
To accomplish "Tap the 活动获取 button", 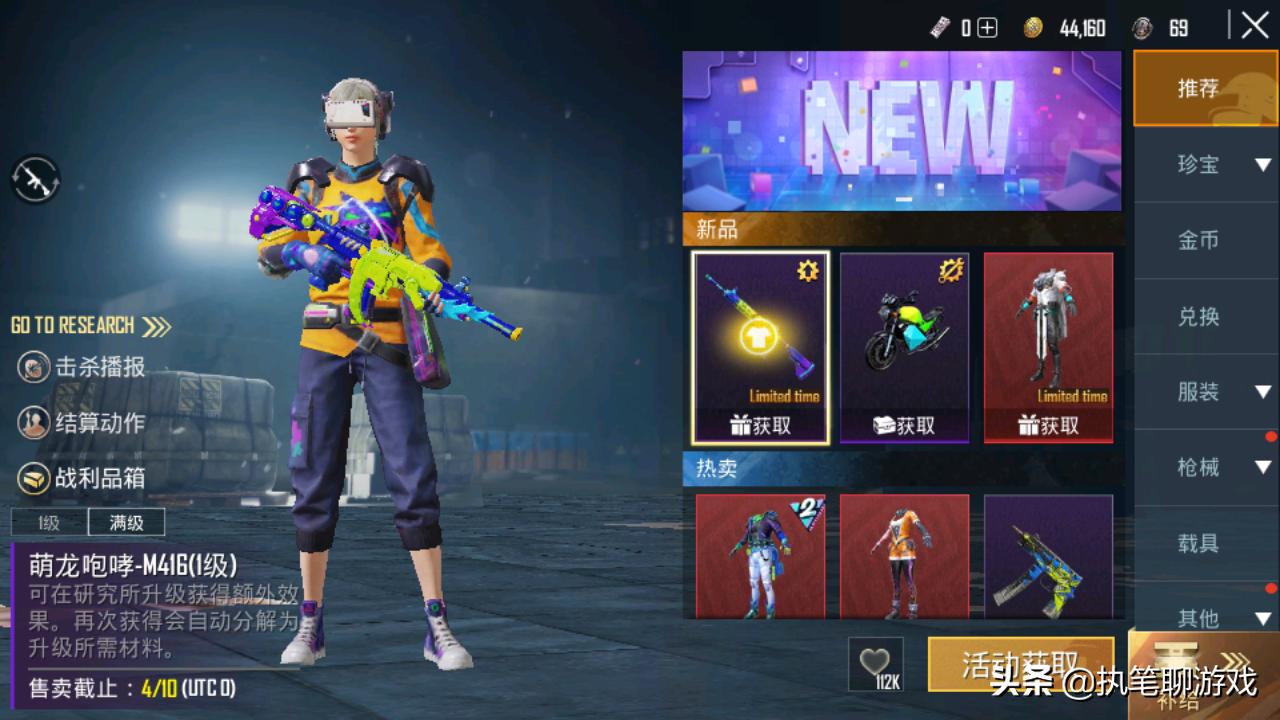I will tap(1020, 664).
